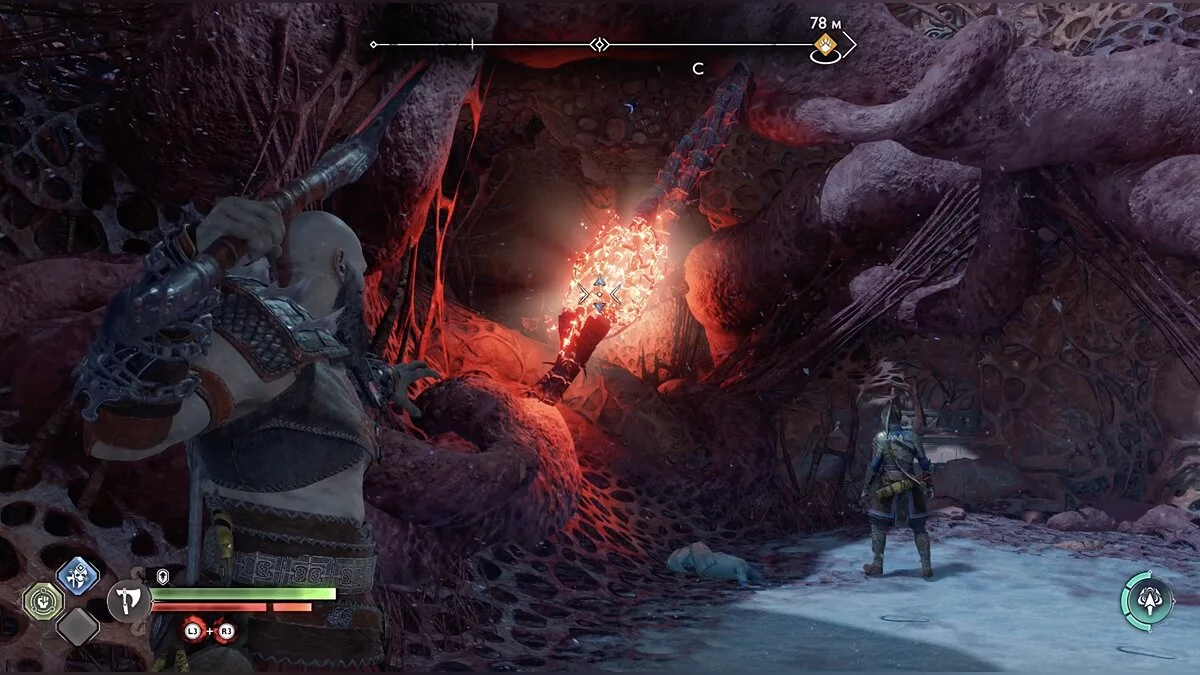Choose the Leviathan Axe weapon icon

(x=128, y=602)
